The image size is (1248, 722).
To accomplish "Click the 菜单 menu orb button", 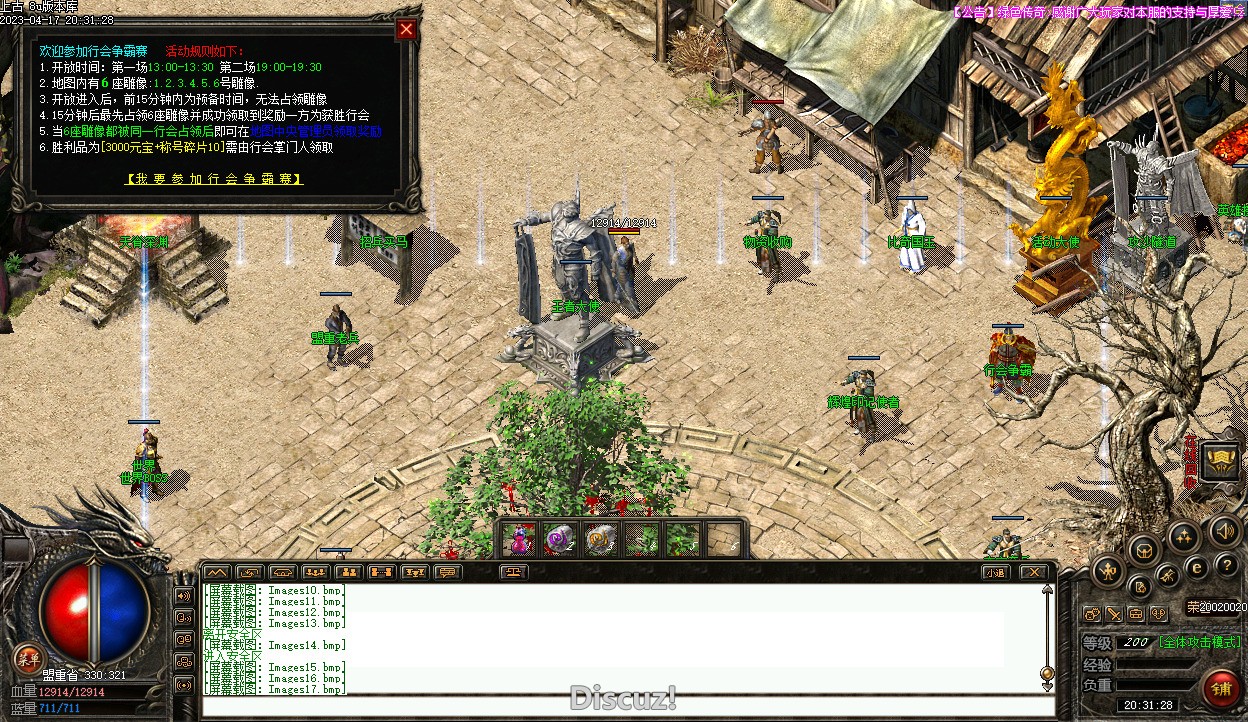I will click(x=27, y=658).
